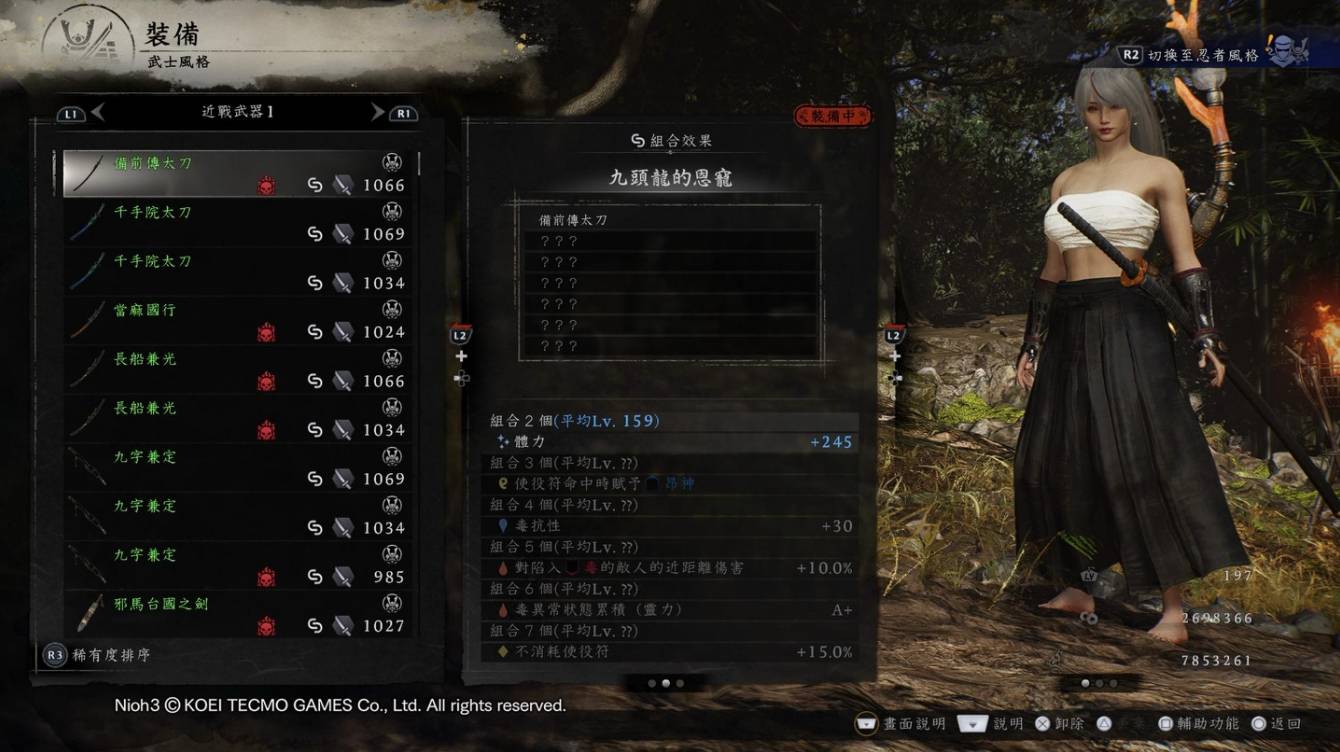The image size is (1340, 752).
Task: Pick the 九字兼定 with 1069 attack
Action: 238,468
